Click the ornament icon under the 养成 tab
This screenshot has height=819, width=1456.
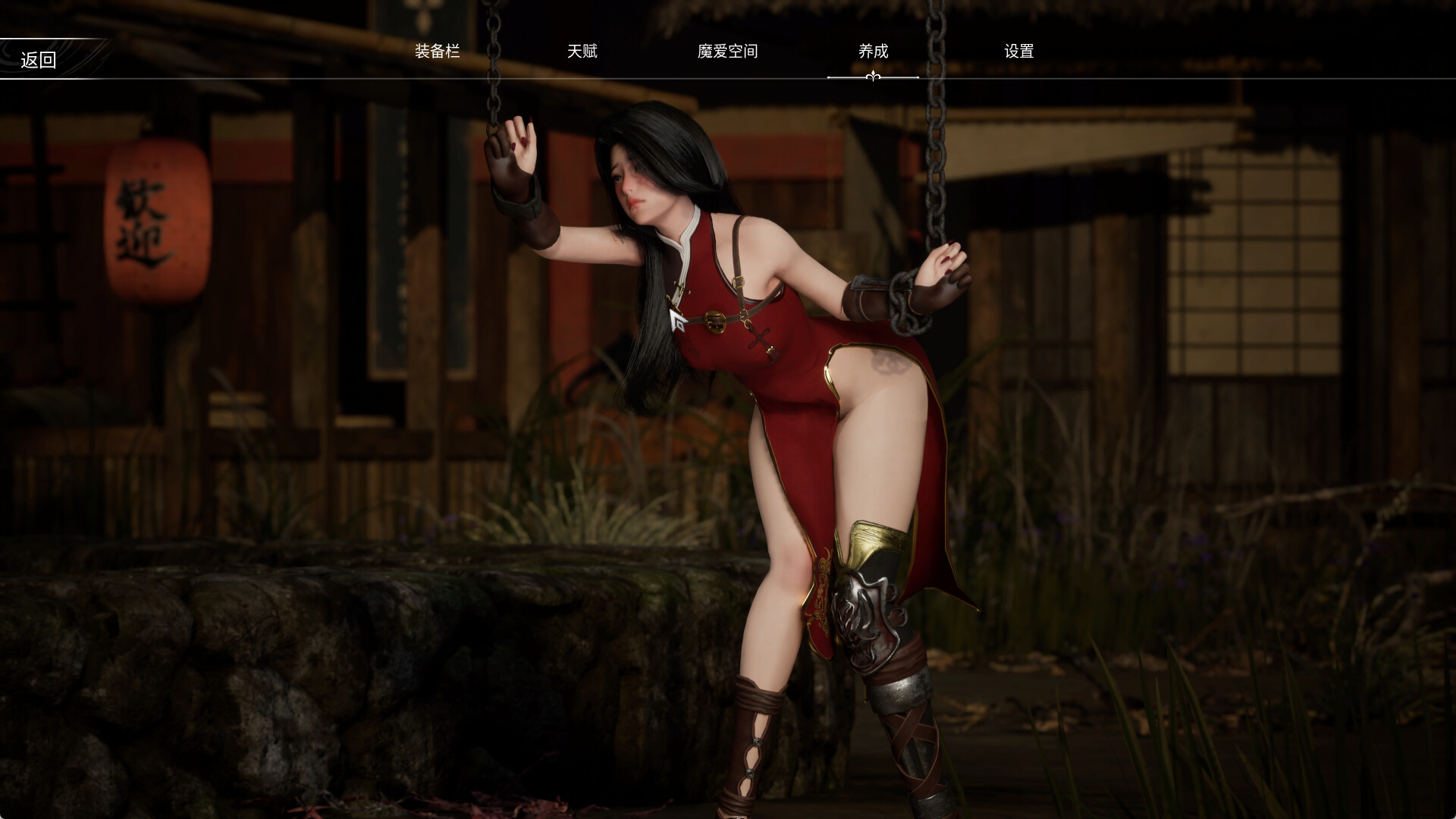click(872, 75)
